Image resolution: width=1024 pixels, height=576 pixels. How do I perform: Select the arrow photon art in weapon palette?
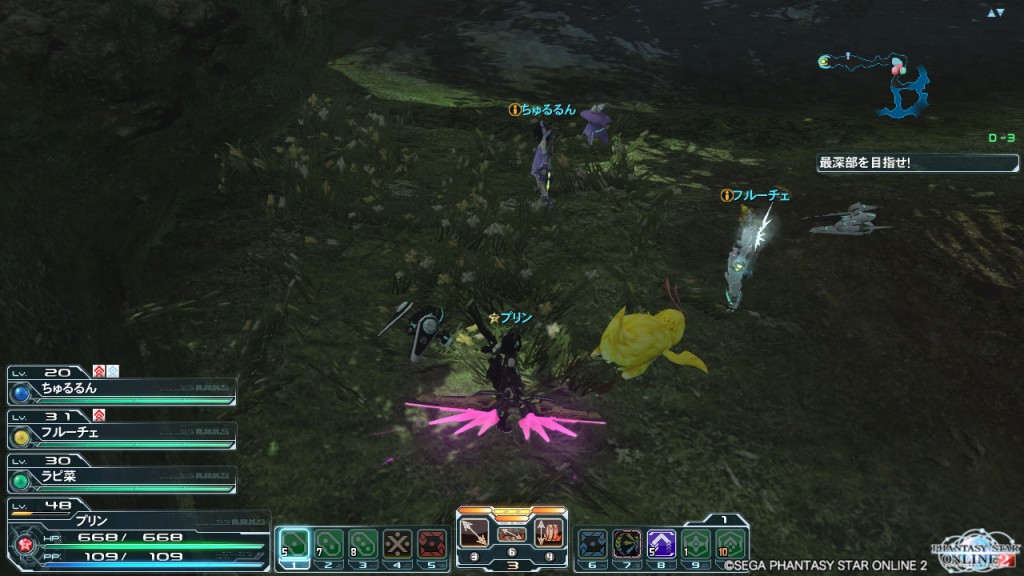tap(474, 532)
